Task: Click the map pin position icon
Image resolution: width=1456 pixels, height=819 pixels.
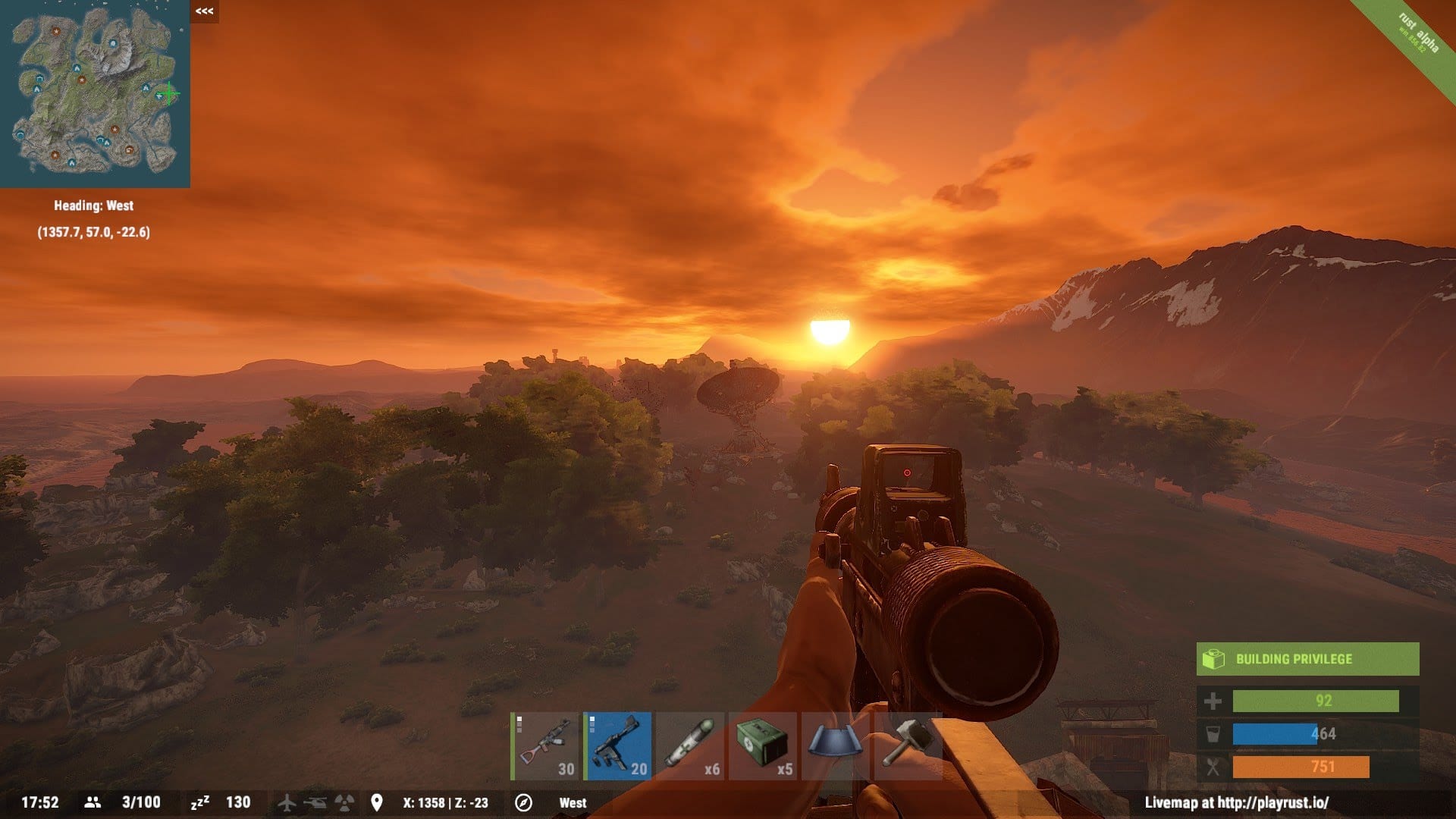Action: coord(377,802)
